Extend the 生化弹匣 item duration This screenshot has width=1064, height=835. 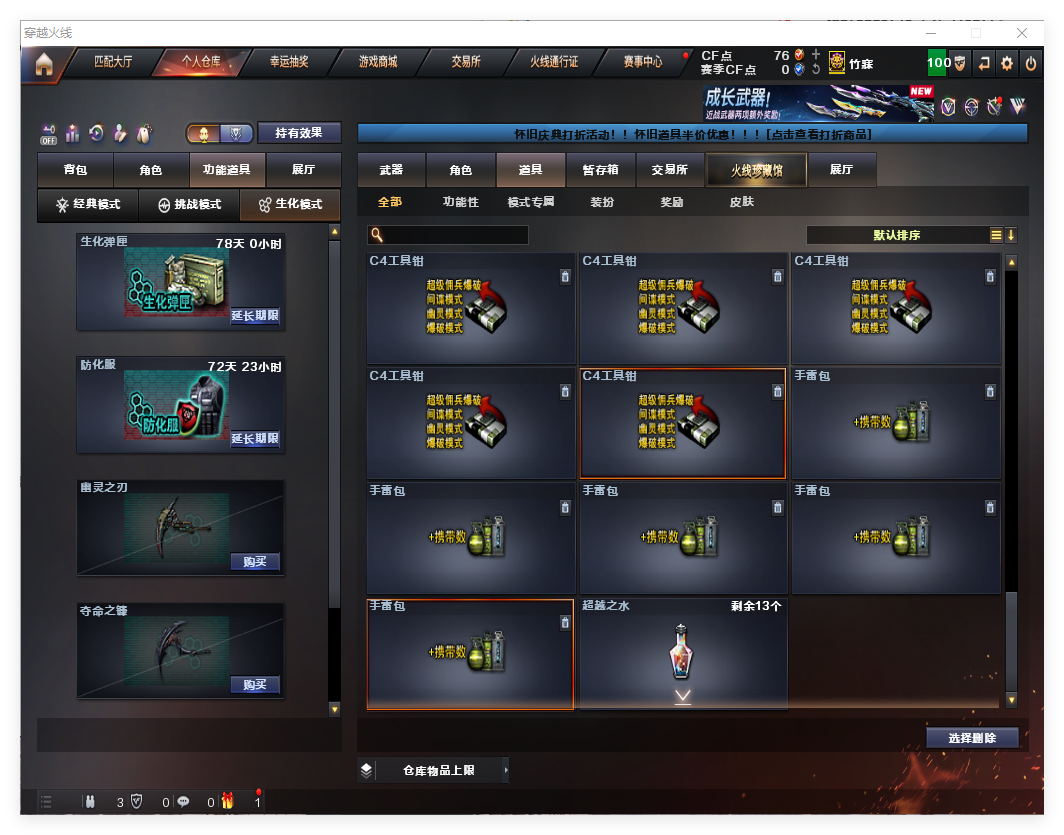pos(255,316)
